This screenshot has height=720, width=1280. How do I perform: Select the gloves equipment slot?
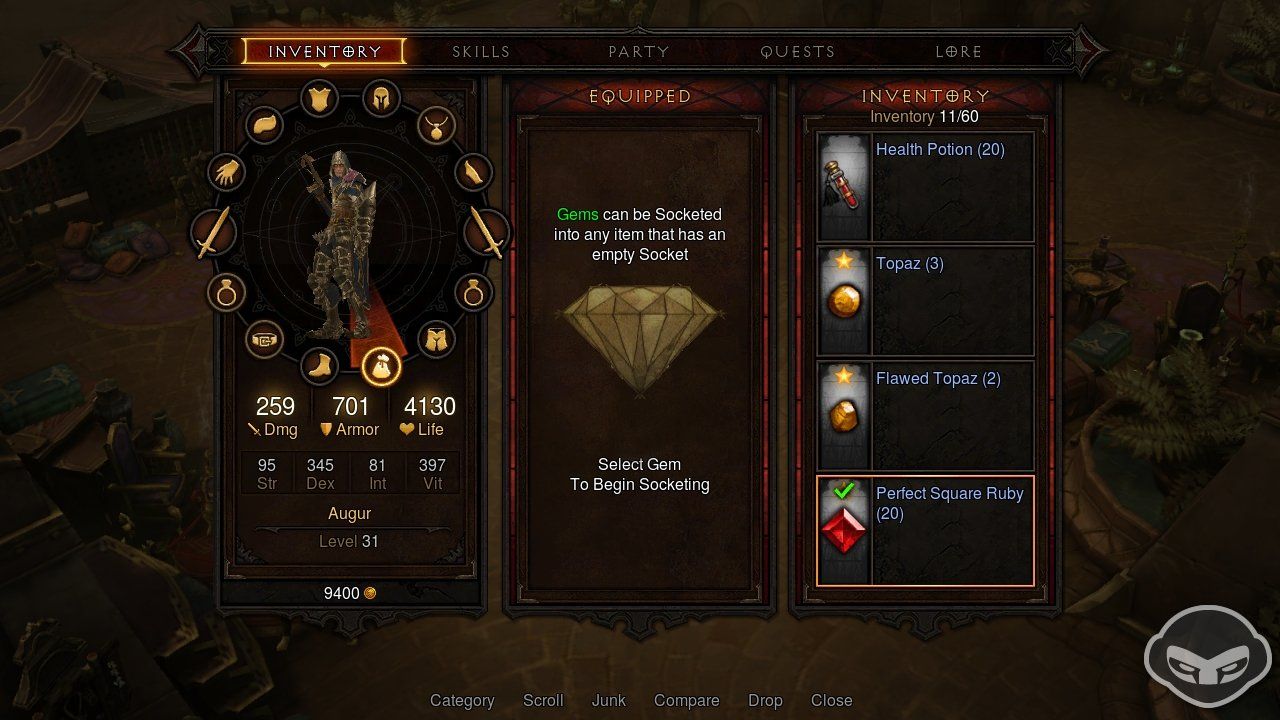pyautogui.click(x=224, y=172)
